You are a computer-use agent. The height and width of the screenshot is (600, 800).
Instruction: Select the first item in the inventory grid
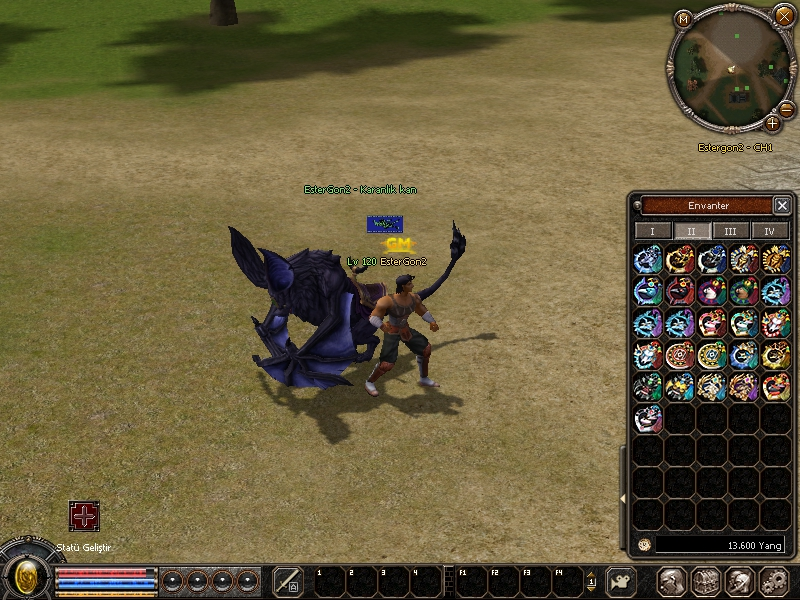coord(648,260)
